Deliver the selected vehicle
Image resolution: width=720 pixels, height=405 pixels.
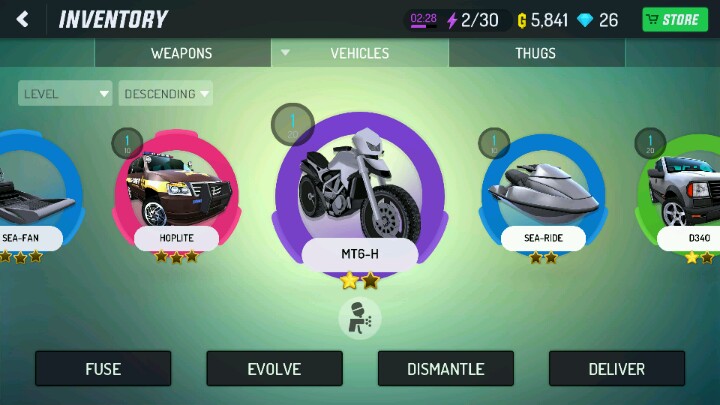click(616, 369)
